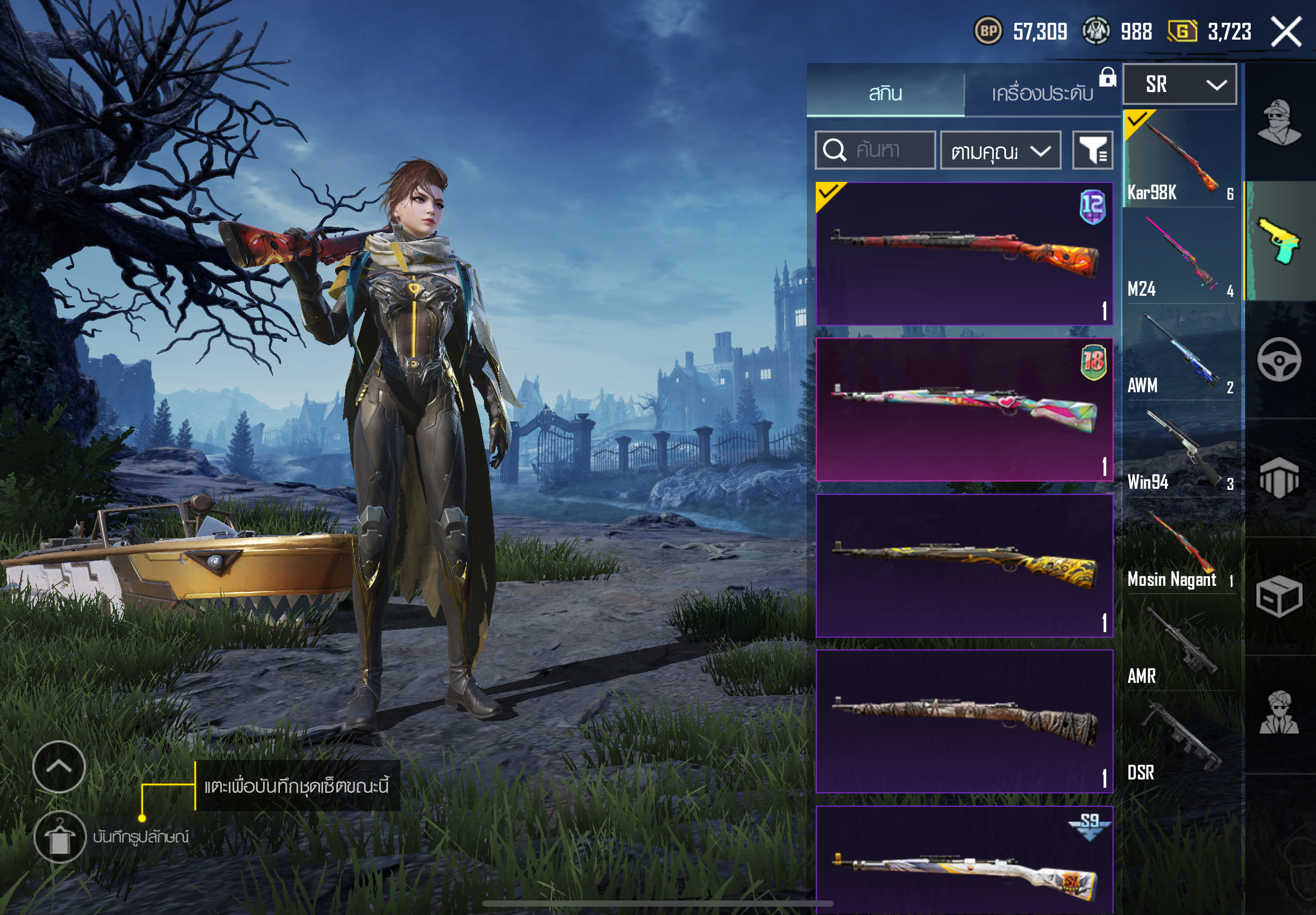Pick the yellow-gold patterned Kar98K skin
1316x915 pixels.
tap(964, 565)
